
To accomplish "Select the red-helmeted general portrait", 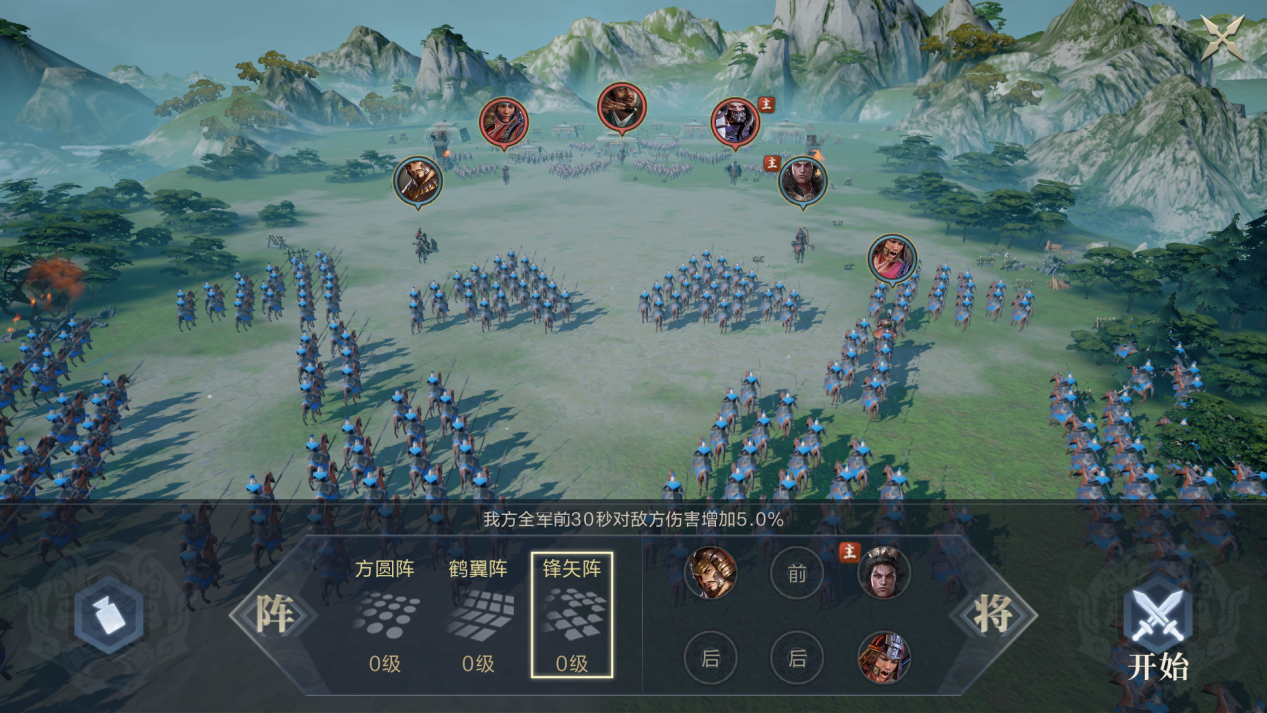I will (884, 657).
